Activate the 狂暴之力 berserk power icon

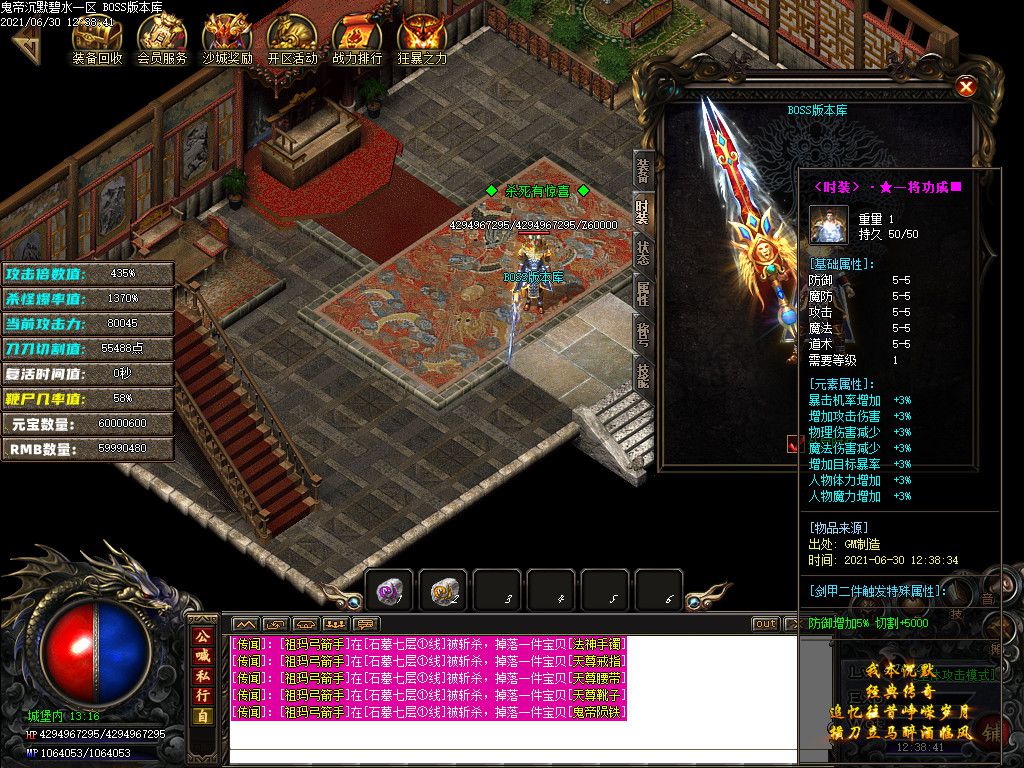422,38
